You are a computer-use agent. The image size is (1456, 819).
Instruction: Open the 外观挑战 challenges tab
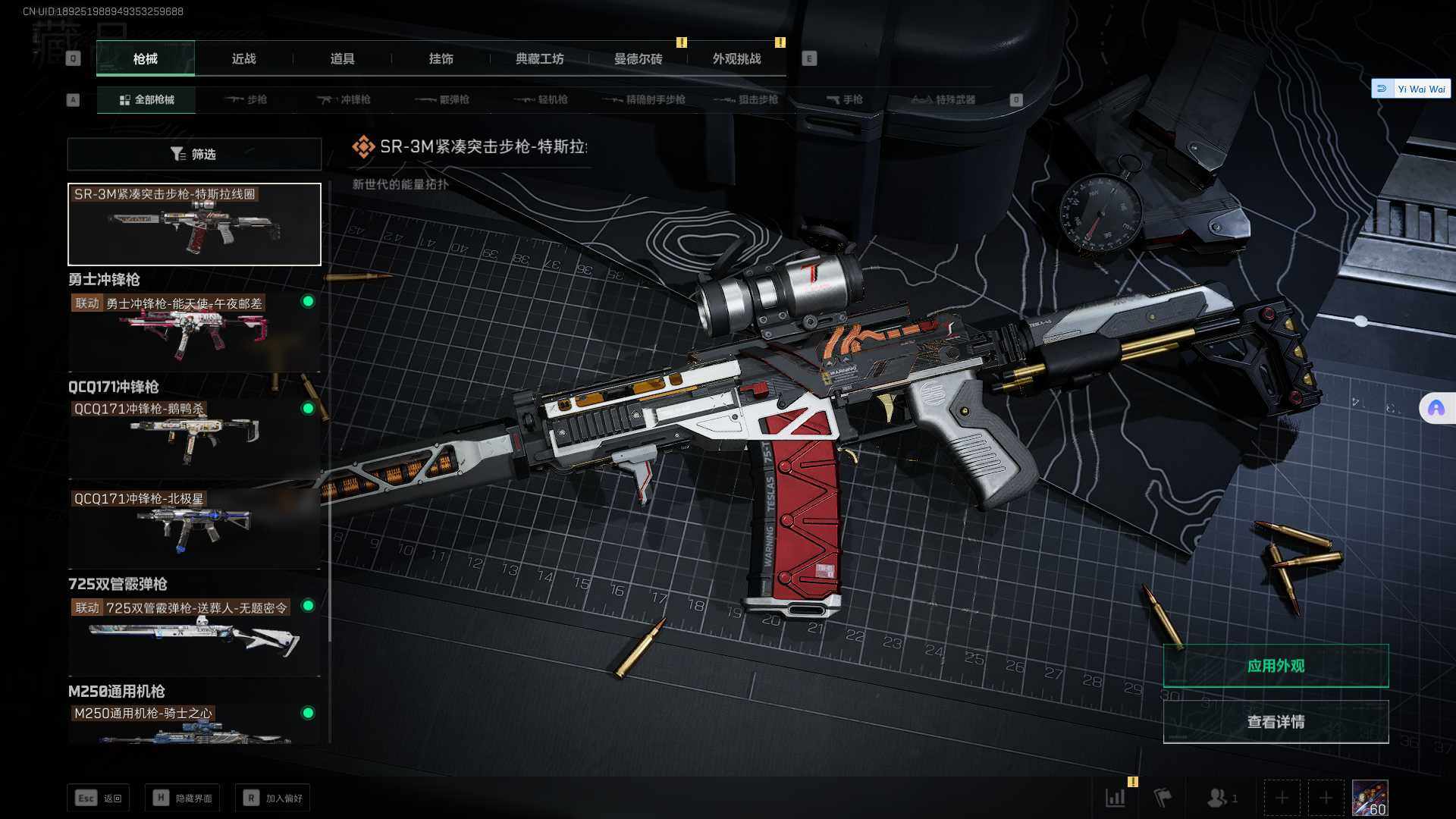[736, 58]
